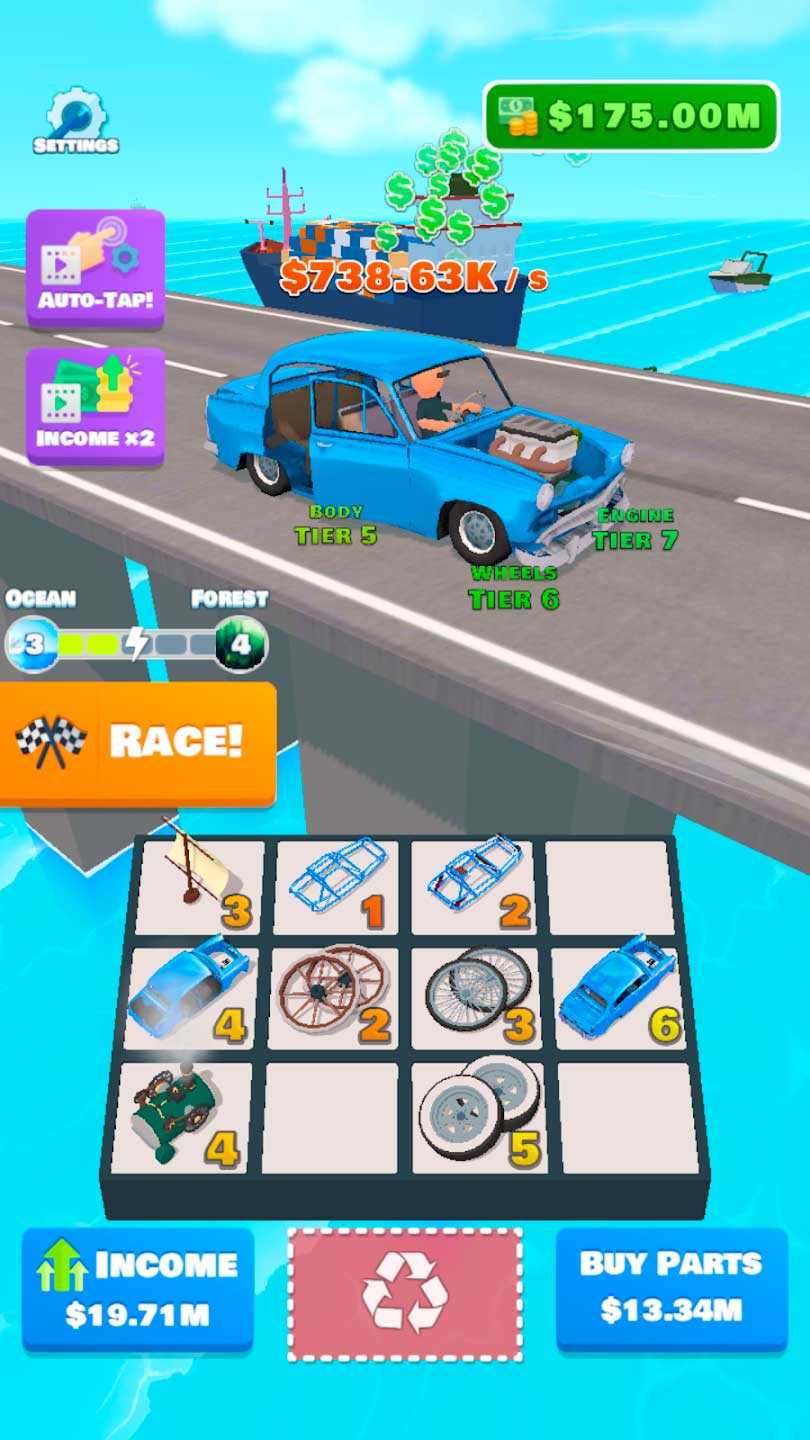Image resolution: width=810 pixels, height=1440 pixels.
Task: Start the Race
Action: pos(138,742)
